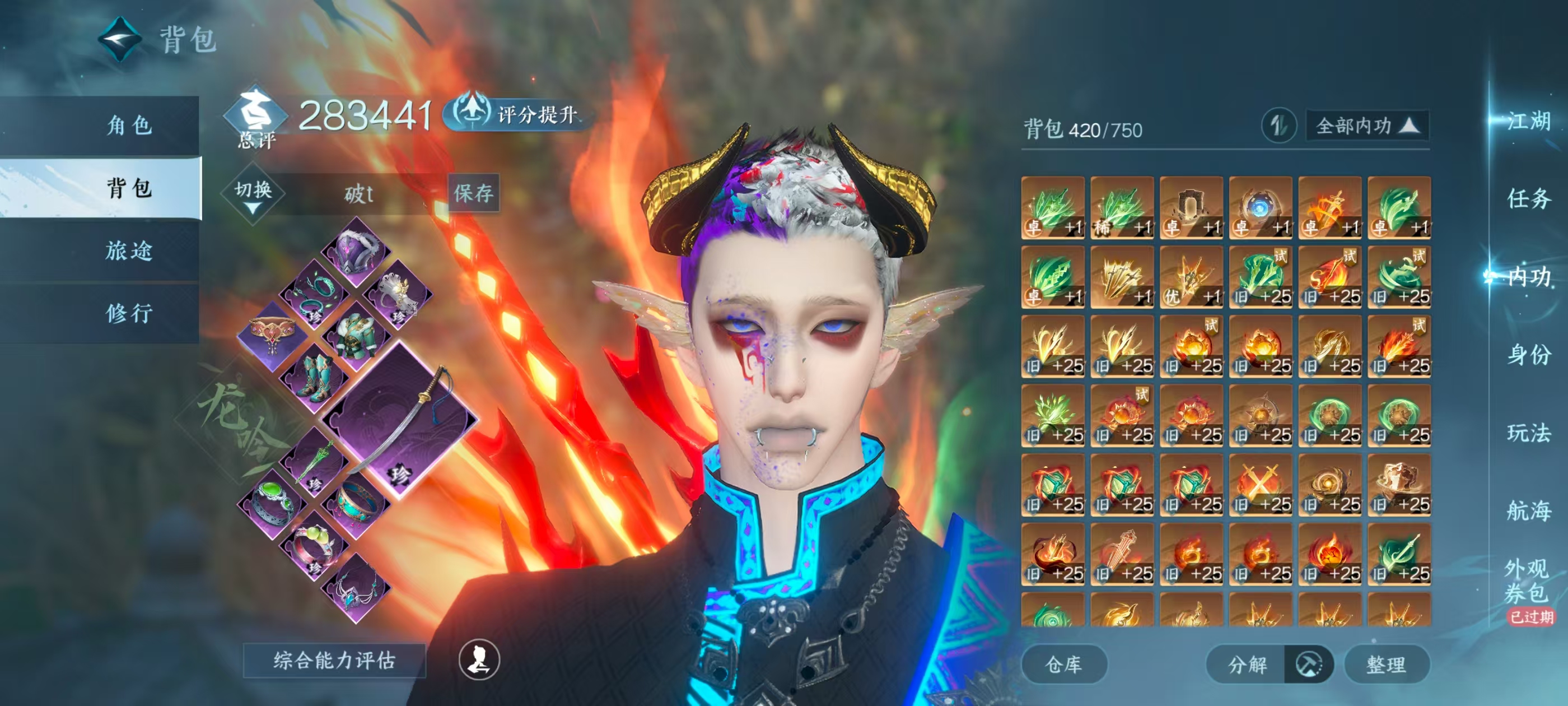The height and width of the screenshot is (706, 1568).
Task: Select the equipped boots slot
Action: point(315,377)
